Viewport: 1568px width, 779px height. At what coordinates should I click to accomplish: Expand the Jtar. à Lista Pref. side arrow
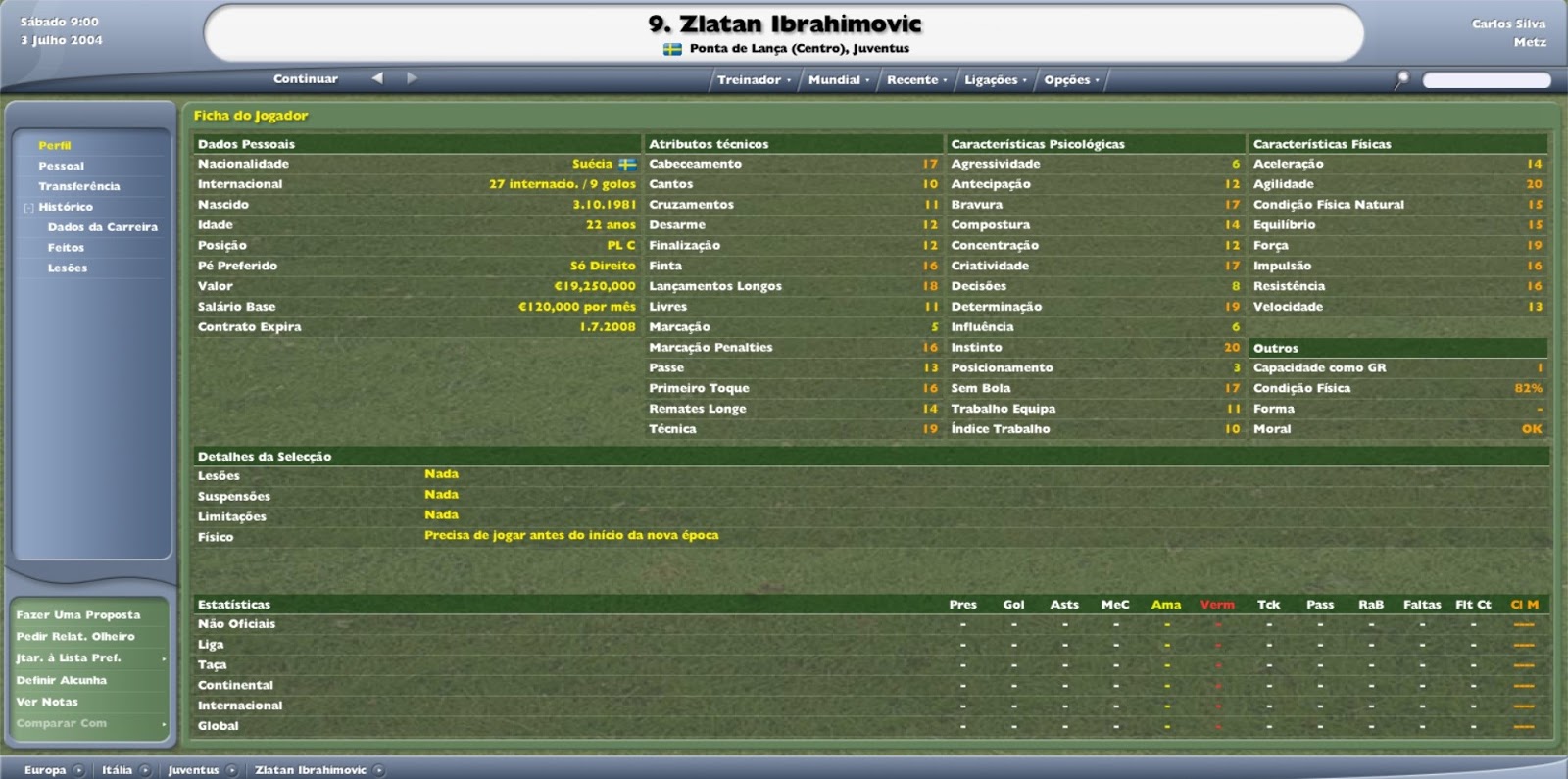tap(165, 658)
